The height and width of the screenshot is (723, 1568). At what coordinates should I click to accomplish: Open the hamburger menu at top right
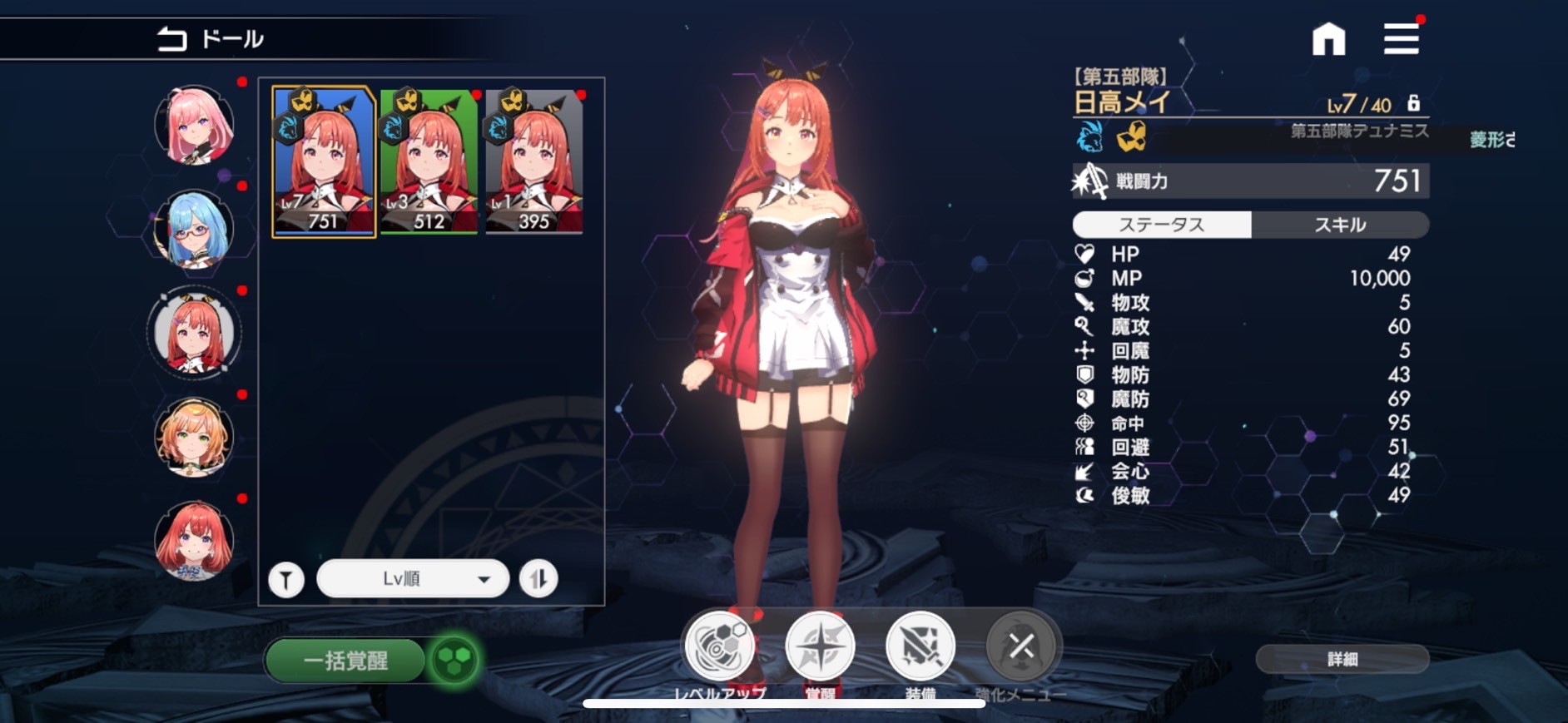click(1402, 37)
